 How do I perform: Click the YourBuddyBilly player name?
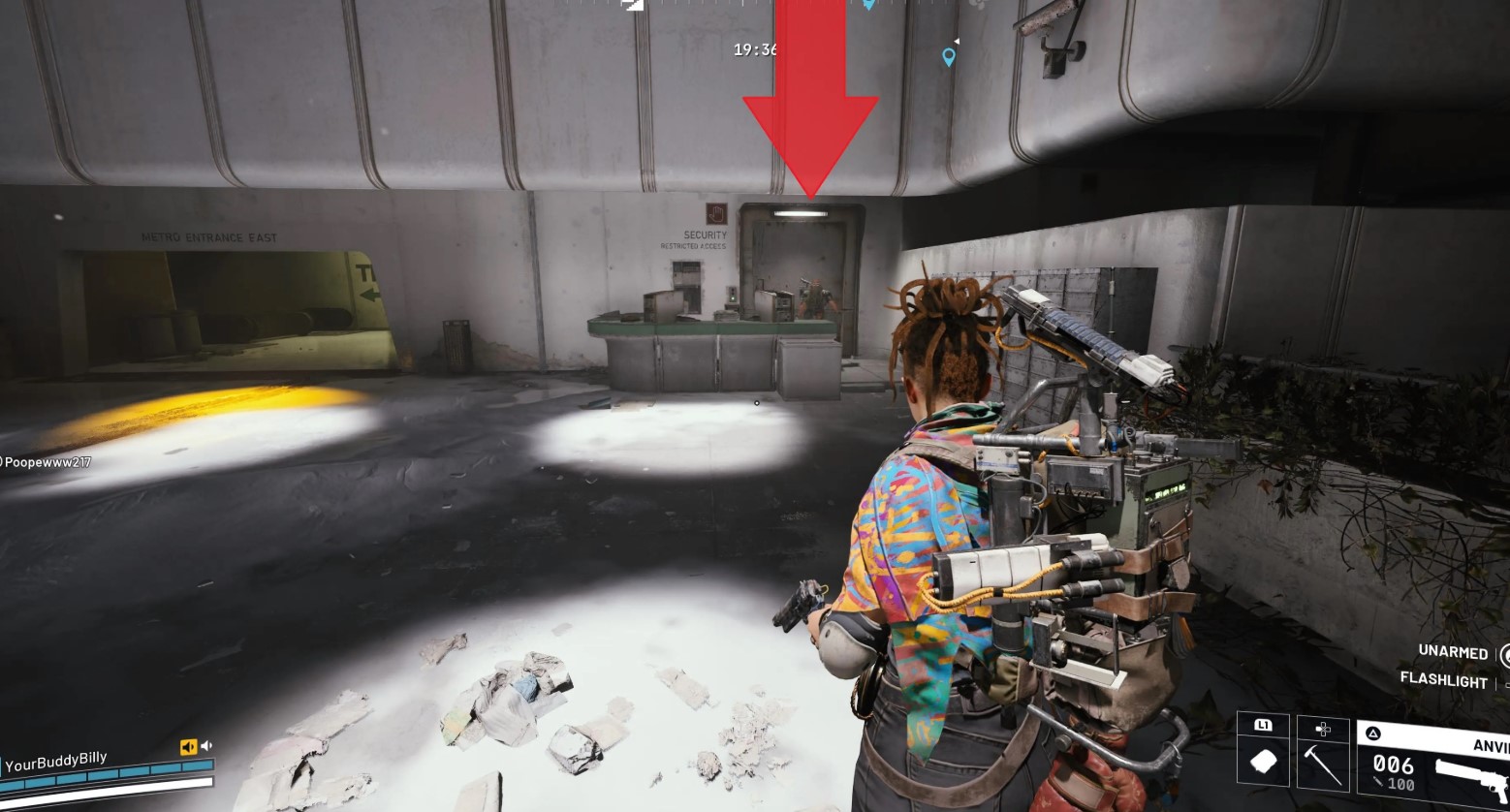[x=55, y=763]
